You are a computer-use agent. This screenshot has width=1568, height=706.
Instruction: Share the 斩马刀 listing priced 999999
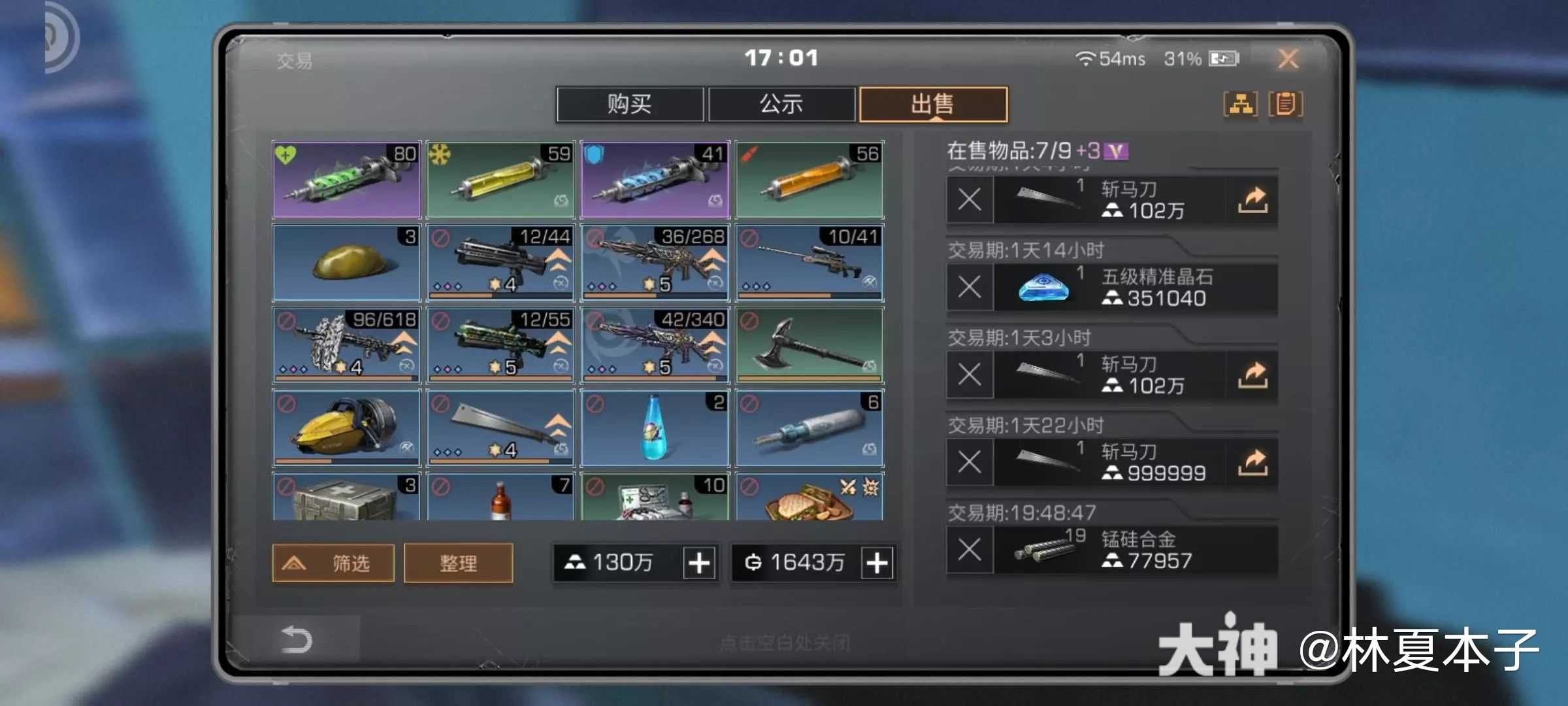[1252, 463]
